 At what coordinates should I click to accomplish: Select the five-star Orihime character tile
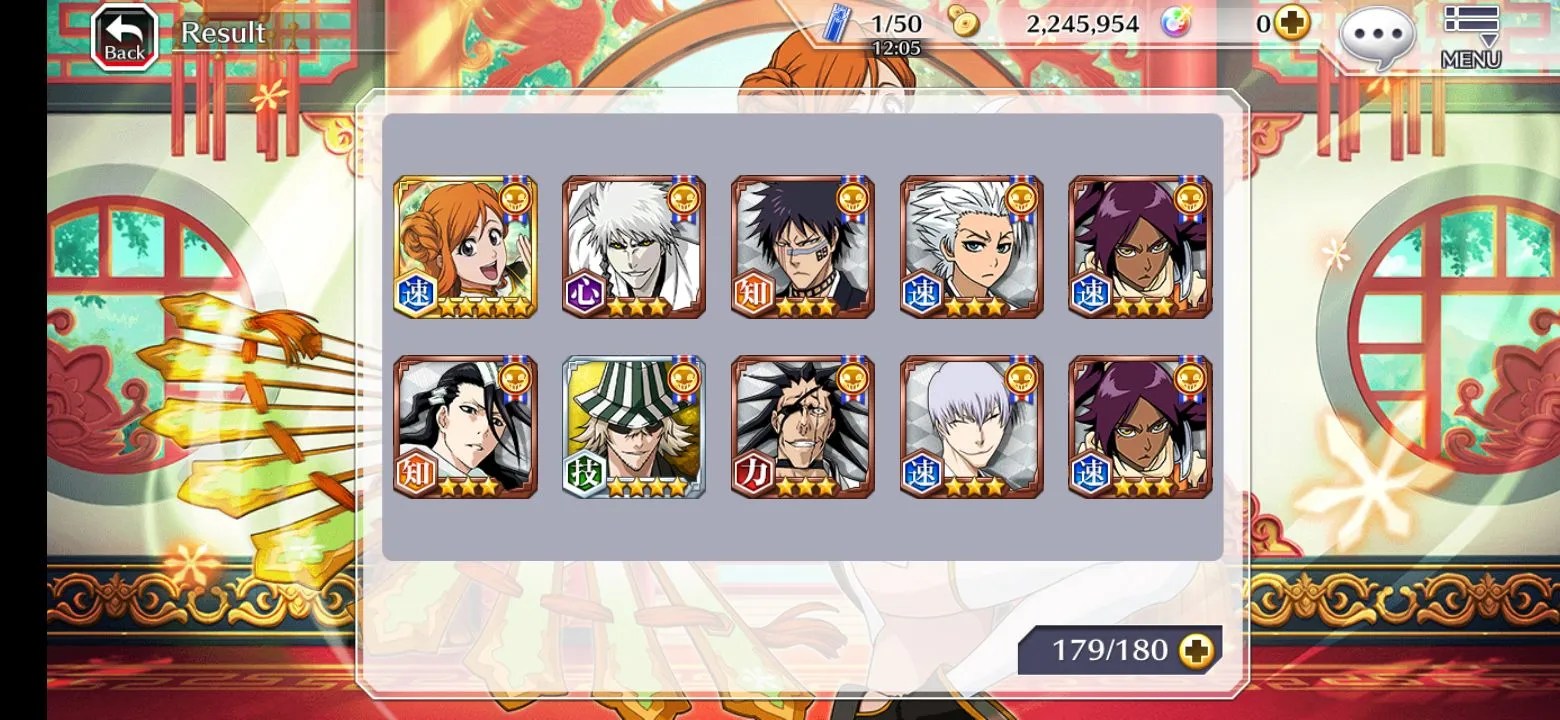465,247
